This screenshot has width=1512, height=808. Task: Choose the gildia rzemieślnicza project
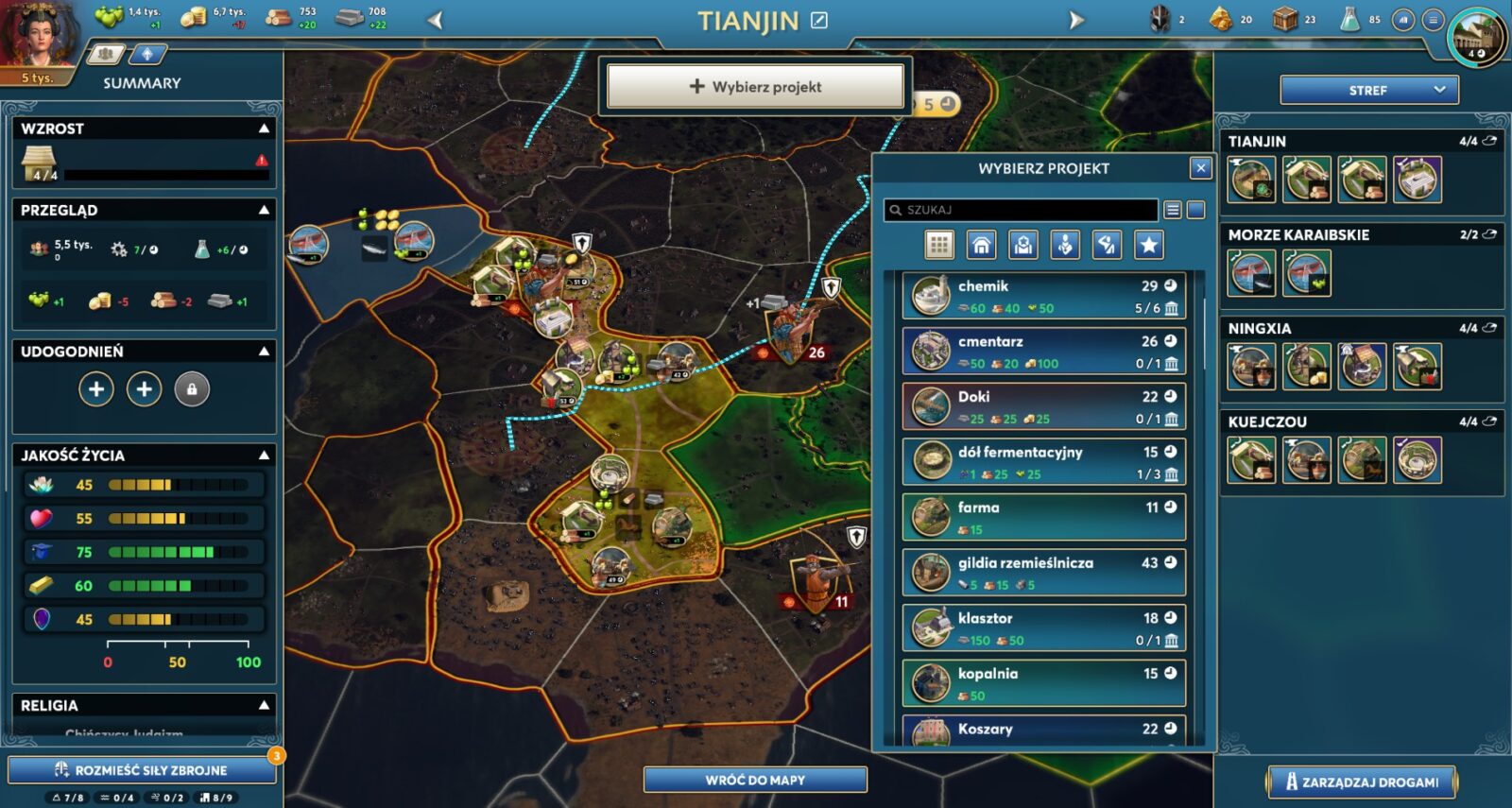coord(1043,573)
